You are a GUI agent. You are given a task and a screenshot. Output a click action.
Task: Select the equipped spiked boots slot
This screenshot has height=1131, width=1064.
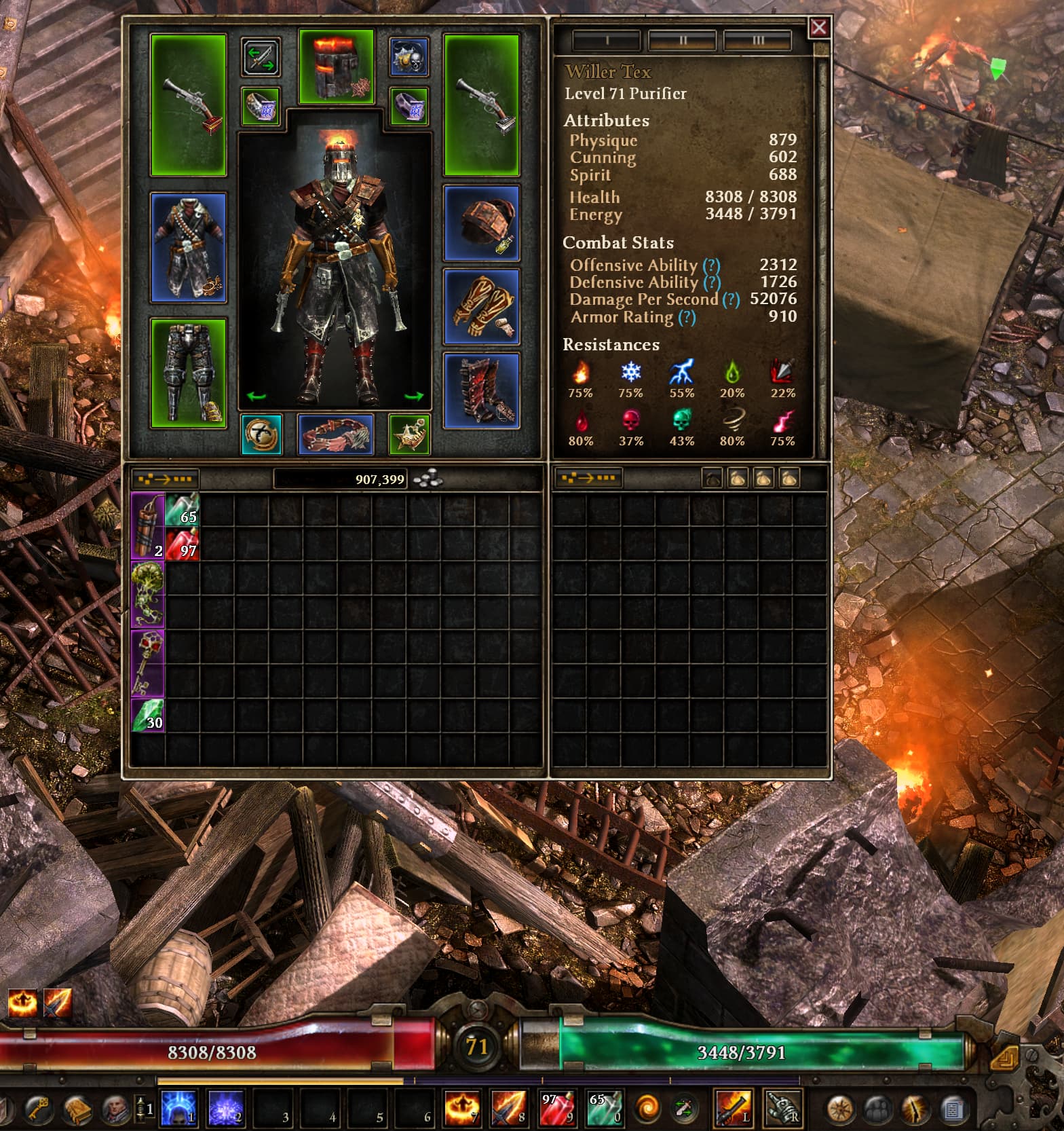pos(482,390)
